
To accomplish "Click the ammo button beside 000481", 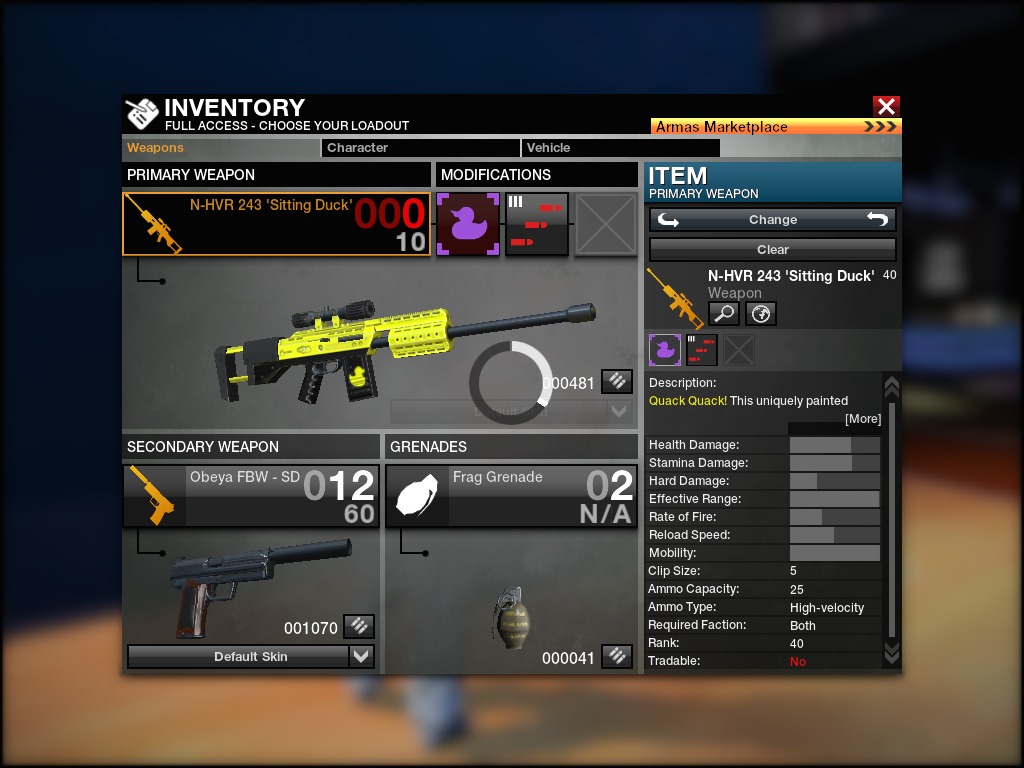I will (x=617, y=381).
